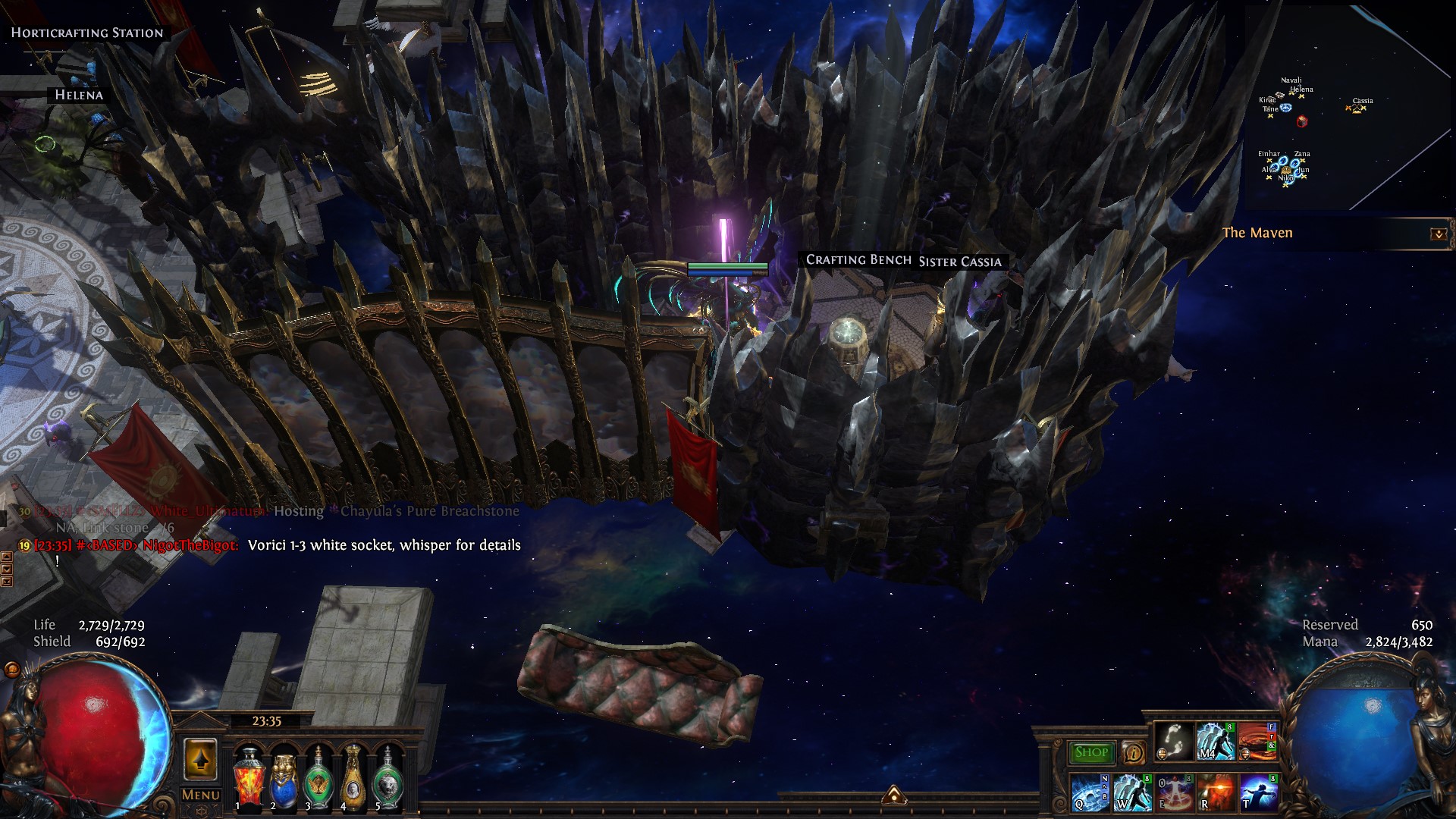Activate the E red ritual circle skill
The height and width of the screenshot is (819, 1456).
click(1173, 792)
